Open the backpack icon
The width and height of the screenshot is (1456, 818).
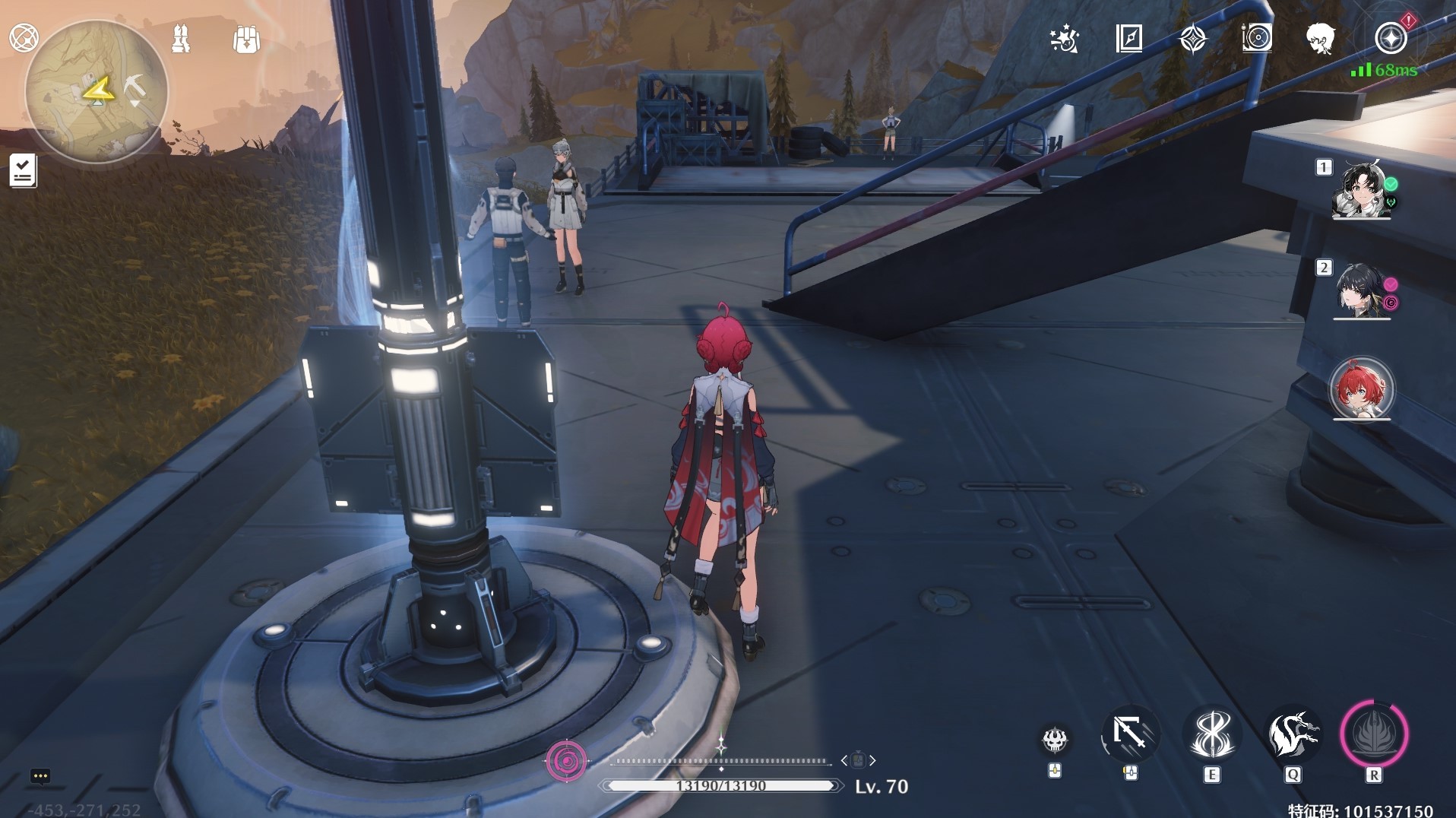(246, 40)
